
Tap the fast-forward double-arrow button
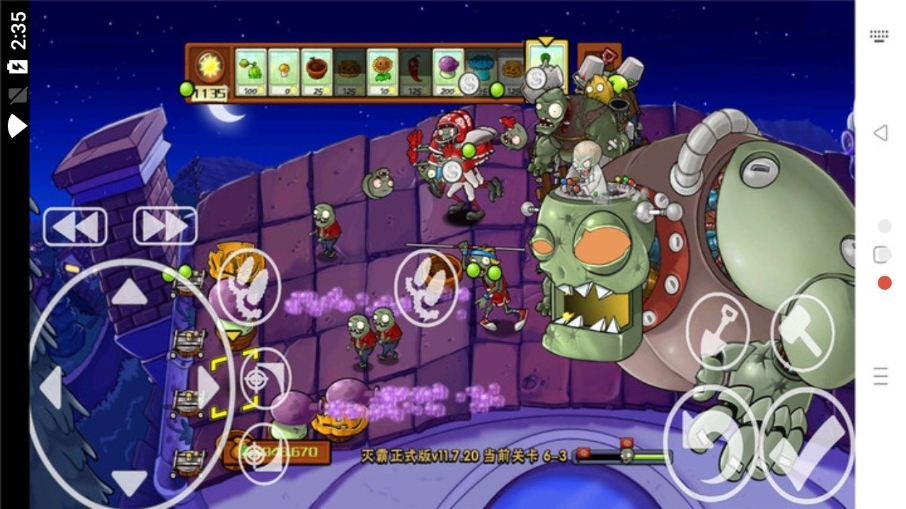point(164,227)
